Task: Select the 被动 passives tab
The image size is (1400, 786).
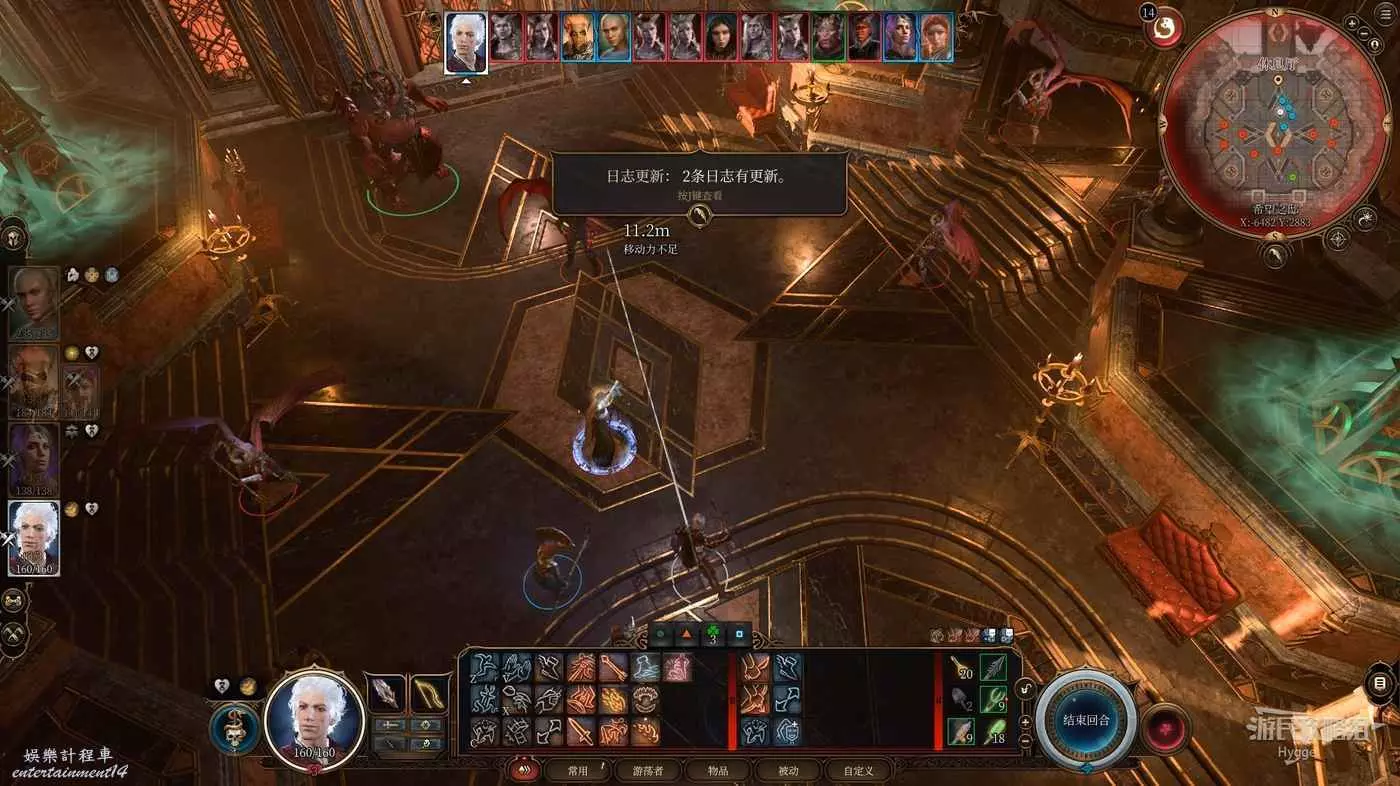Action: tap(787, 770)
